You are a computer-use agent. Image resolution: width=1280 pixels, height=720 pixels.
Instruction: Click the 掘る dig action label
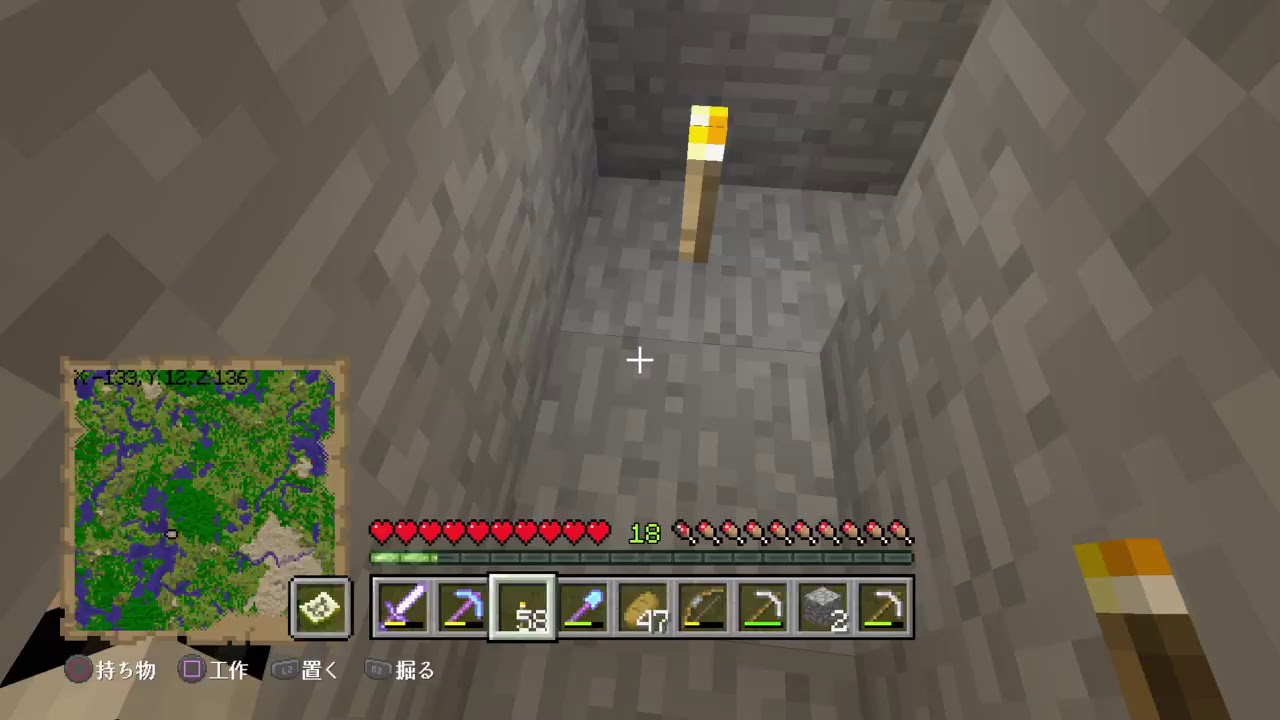[x=415, y=670]
